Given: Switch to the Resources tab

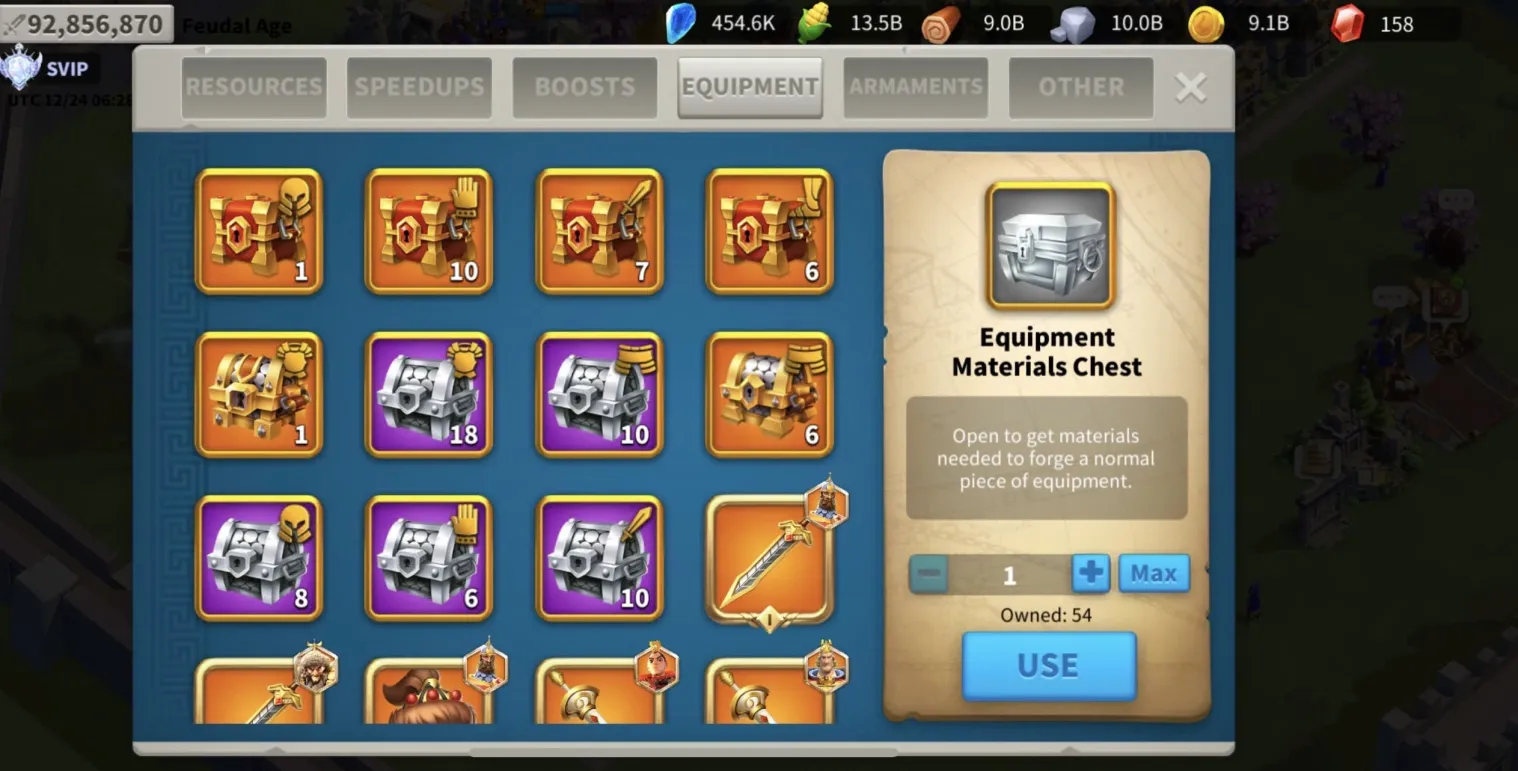Looking at the screenshot, I should (x=254, y=88).
